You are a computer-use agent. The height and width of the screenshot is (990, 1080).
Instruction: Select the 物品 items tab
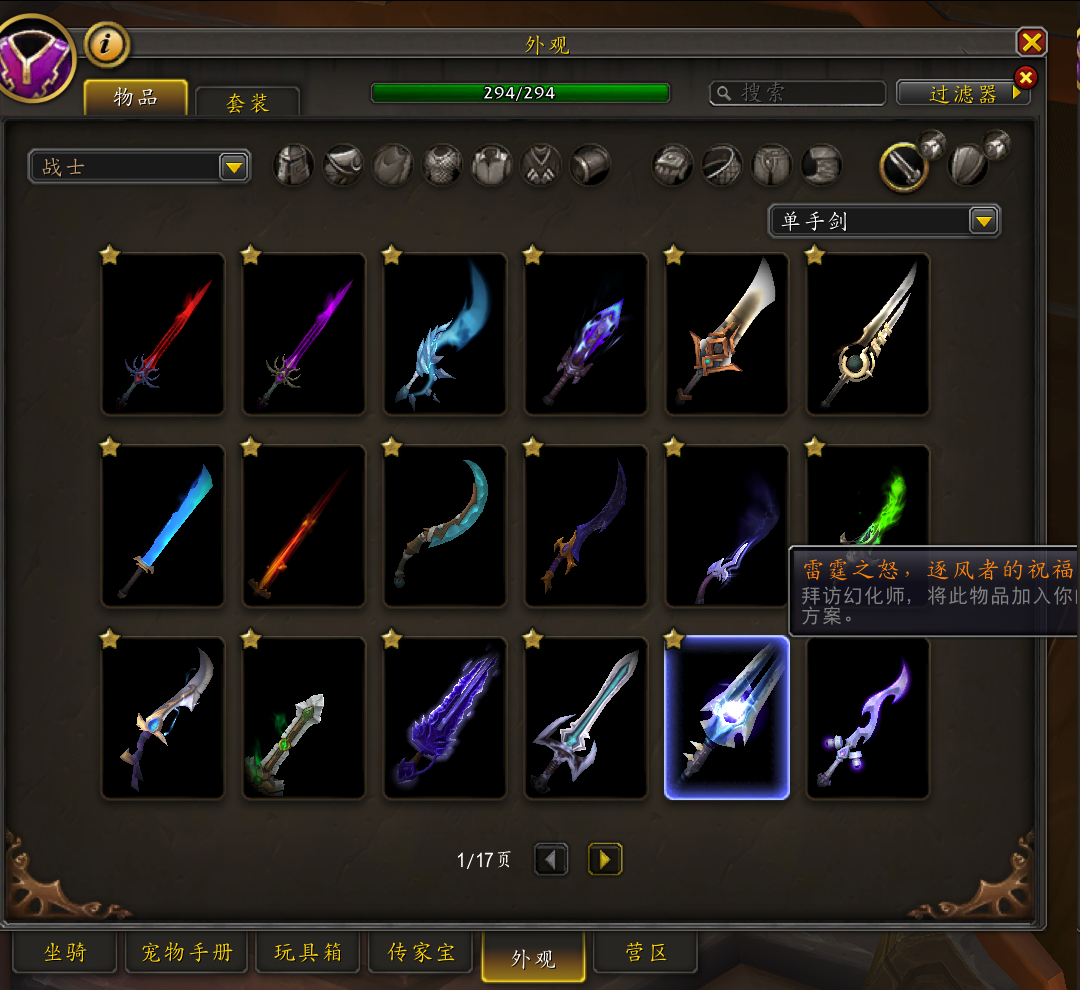(x=135, y=97)
